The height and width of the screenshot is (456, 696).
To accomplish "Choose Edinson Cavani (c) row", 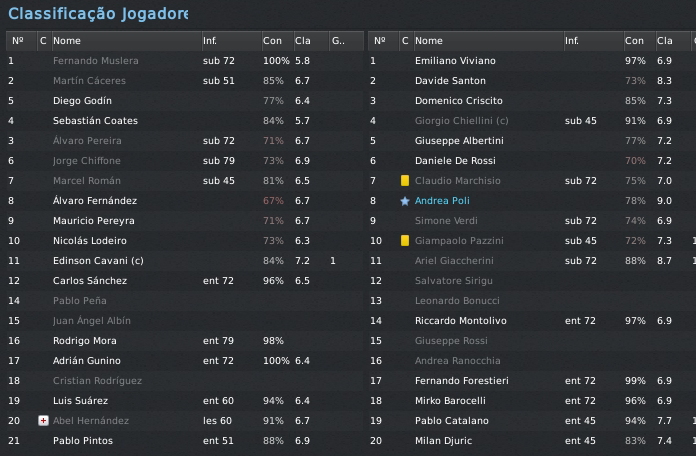I will (x=99, y=261).
